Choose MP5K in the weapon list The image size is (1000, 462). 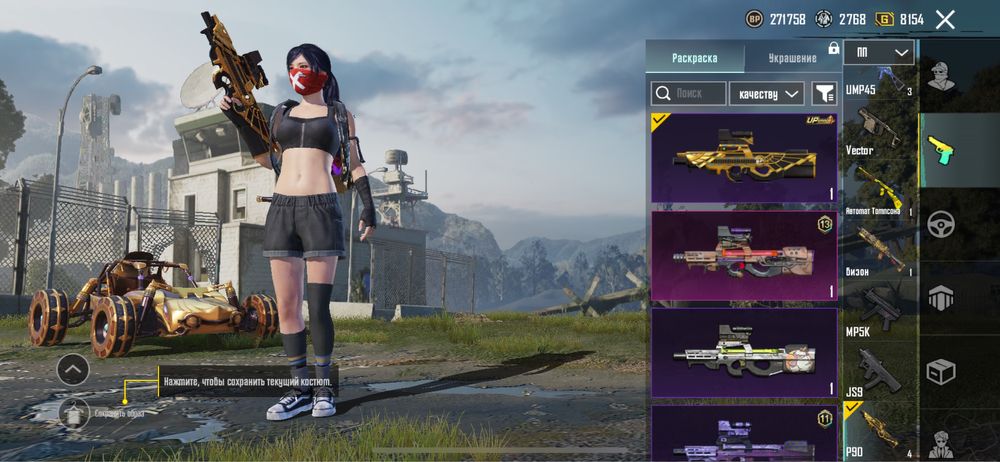pos(879,308)
